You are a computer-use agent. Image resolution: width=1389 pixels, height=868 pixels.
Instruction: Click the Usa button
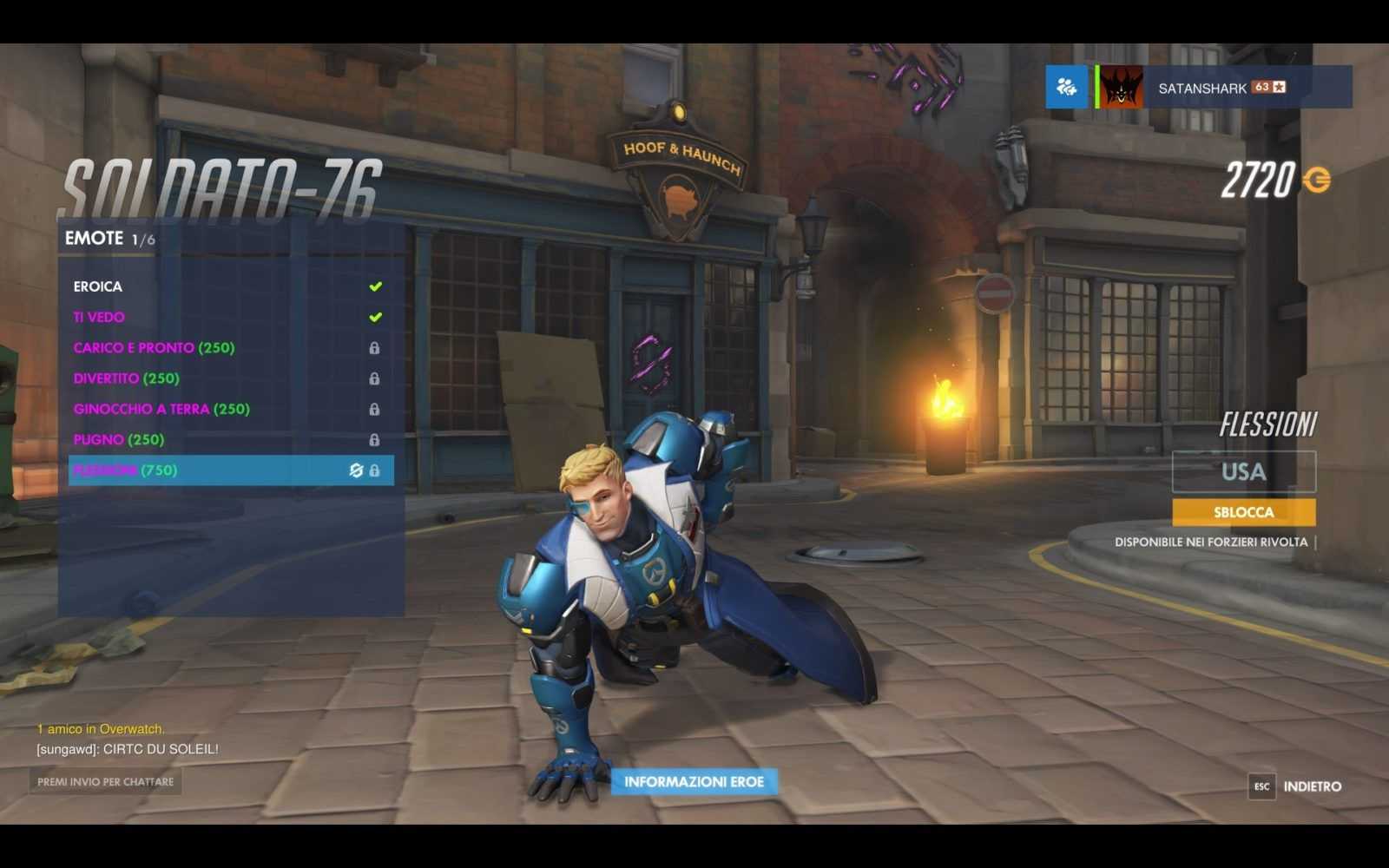tap(1243, 471)
